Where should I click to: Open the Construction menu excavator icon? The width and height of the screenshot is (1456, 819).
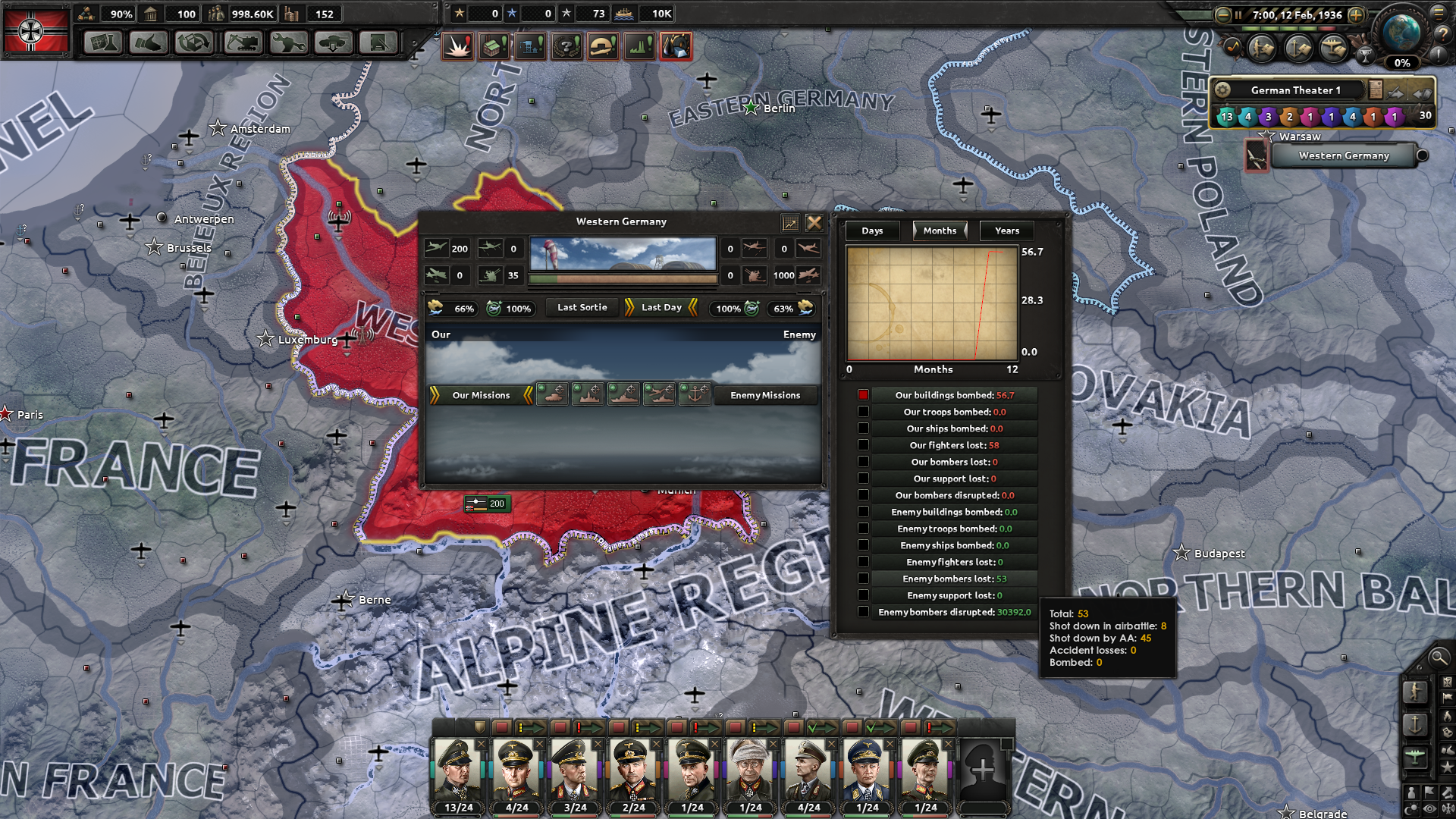tap(241, 42)
